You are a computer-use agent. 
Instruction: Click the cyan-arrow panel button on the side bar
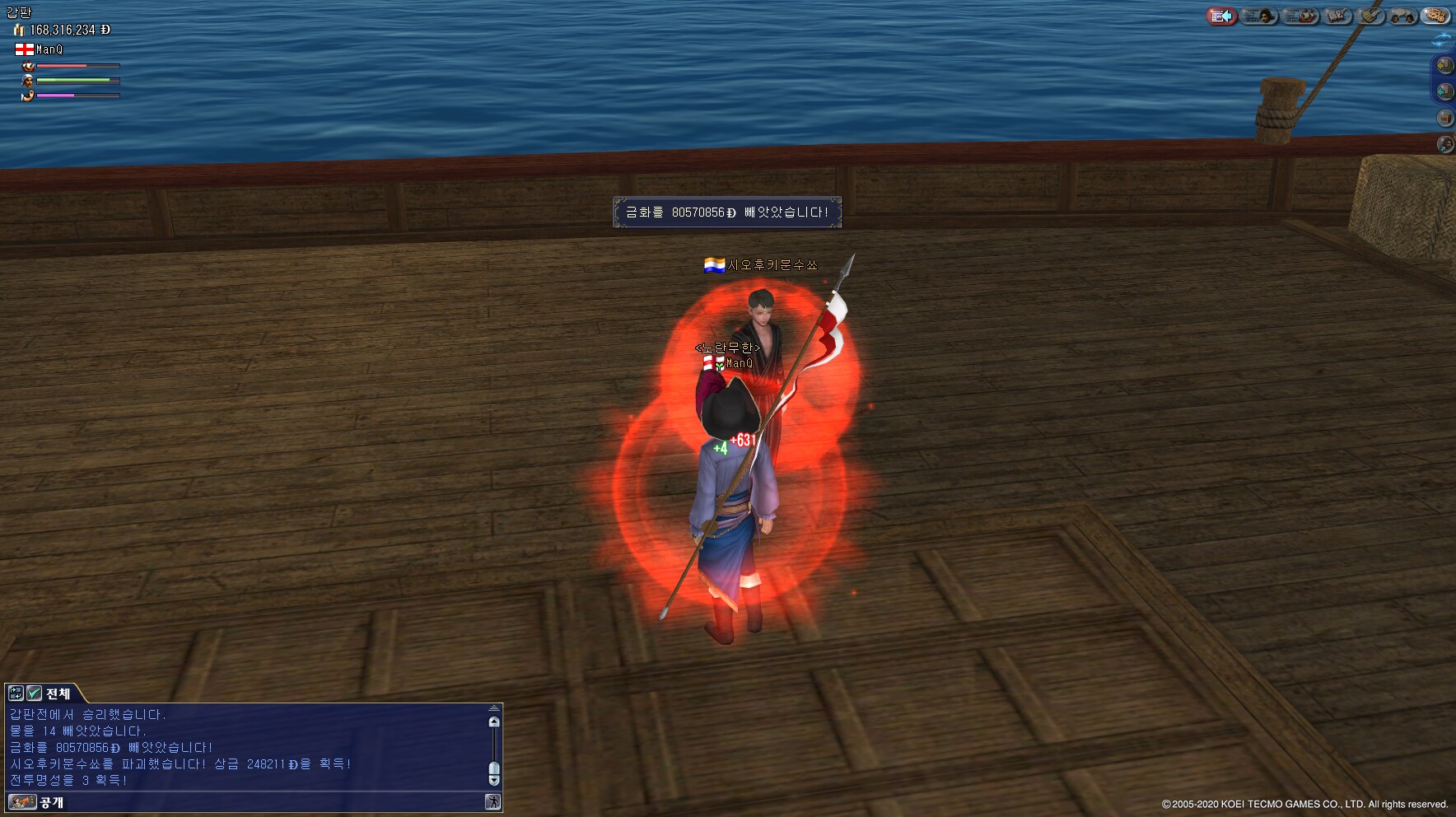click(1445, 91)
